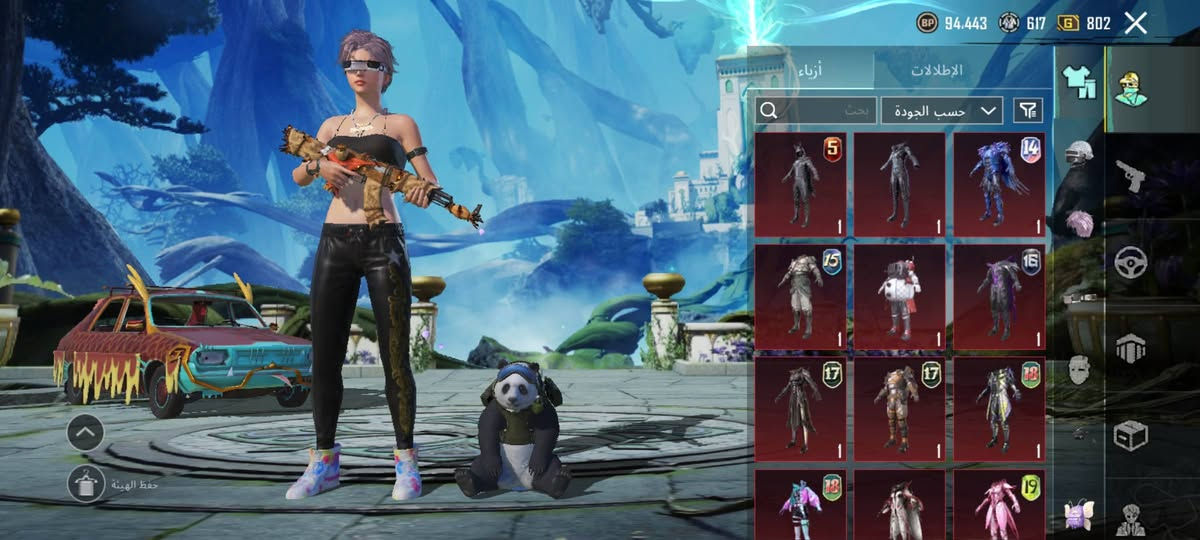Select the blue winged outfit numbered 14

point(999,185)
